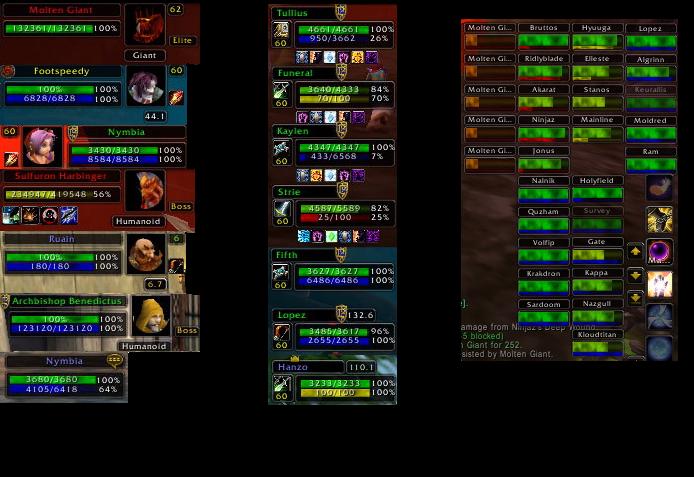Click the yellow up arrow button
This screenshot has height=477, width=694.
tap(635, 252)
